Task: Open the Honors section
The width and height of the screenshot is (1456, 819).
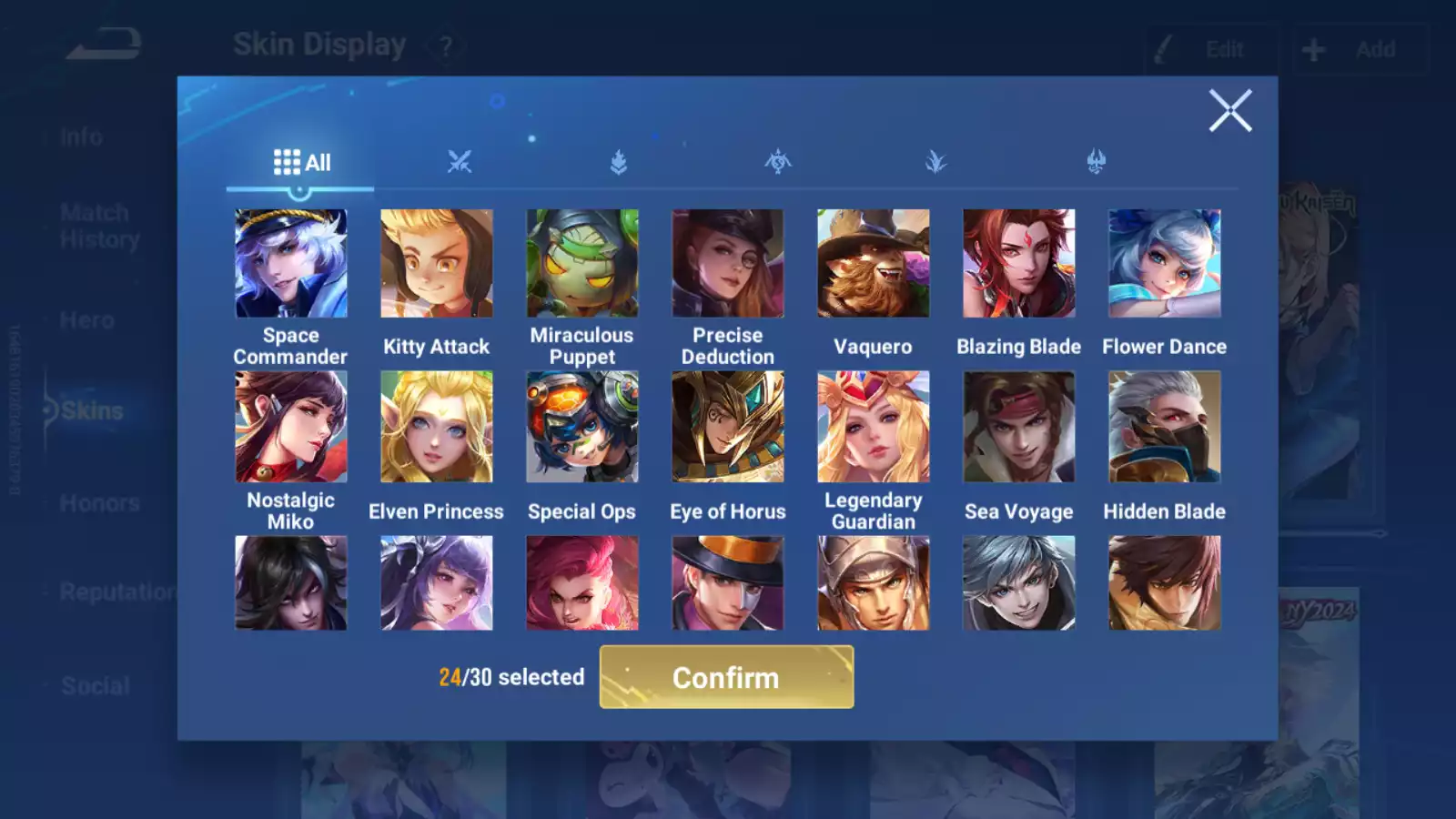Action: tap(98, 502)
